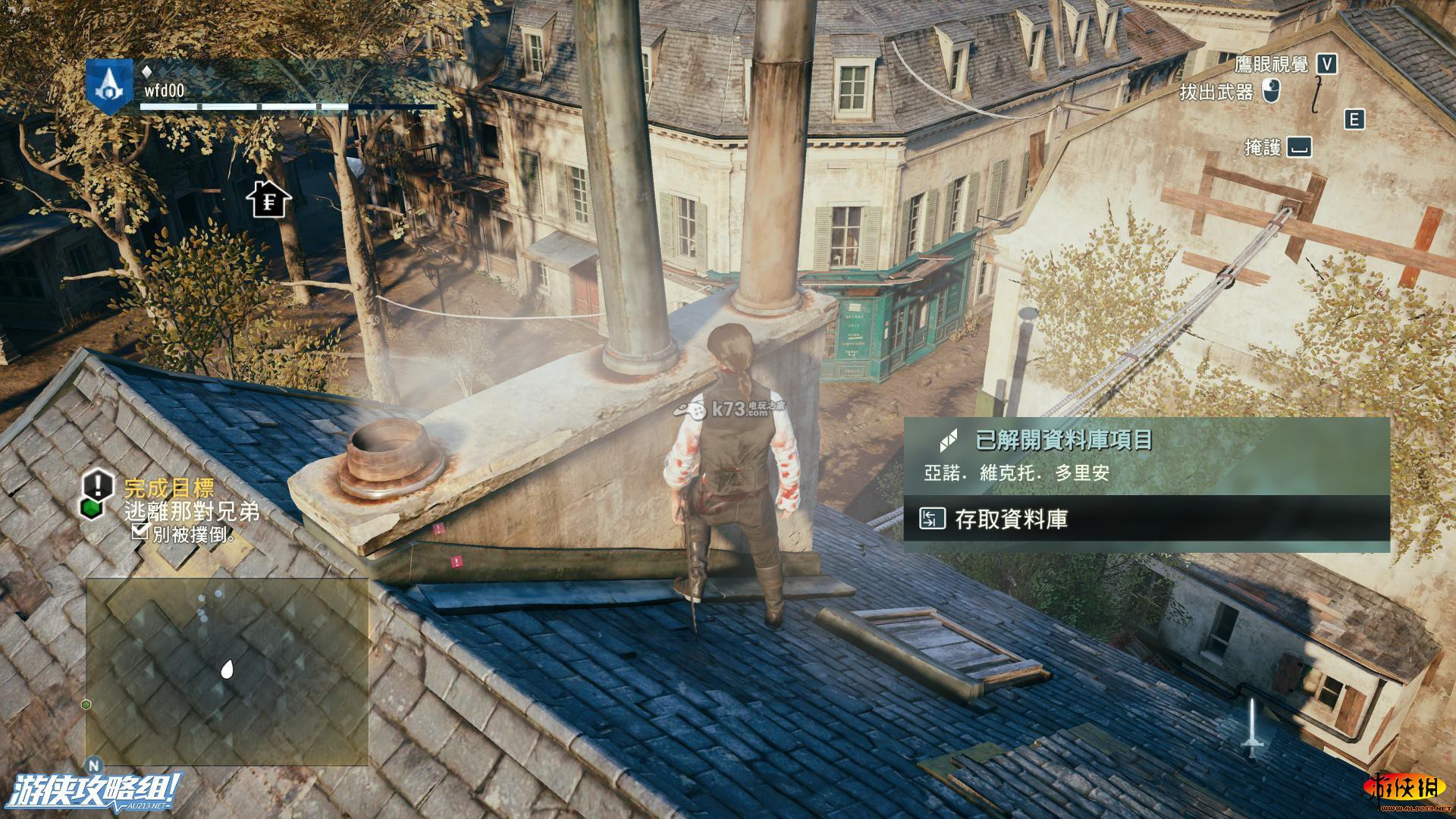Select the 完成目標 objective tracker
This screenshot has height=819, width=1456.
coord(169,487)
